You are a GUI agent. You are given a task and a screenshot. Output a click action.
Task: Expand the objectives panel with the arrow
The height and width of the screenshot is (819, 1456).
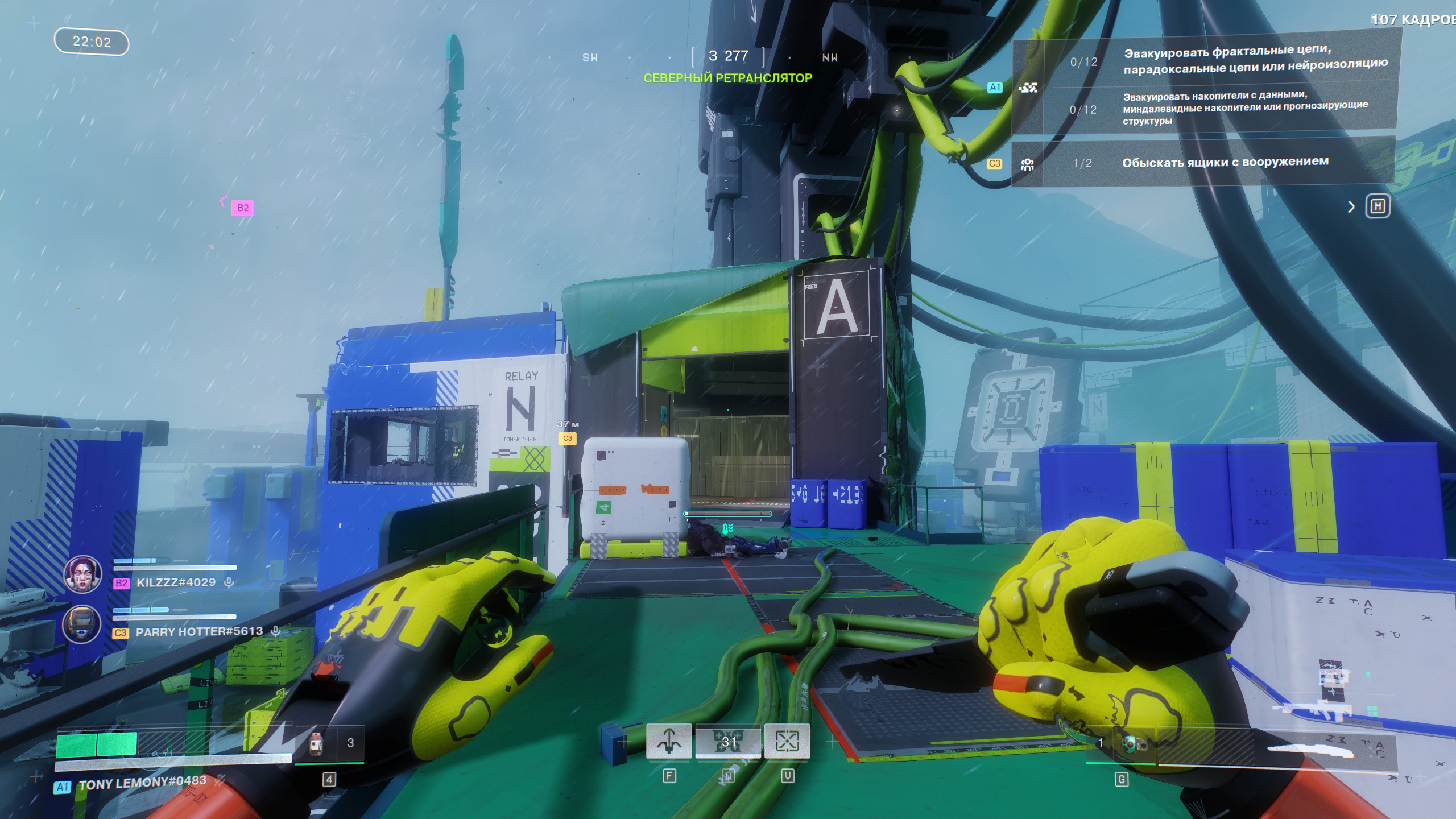click(x=1351, y=207)
